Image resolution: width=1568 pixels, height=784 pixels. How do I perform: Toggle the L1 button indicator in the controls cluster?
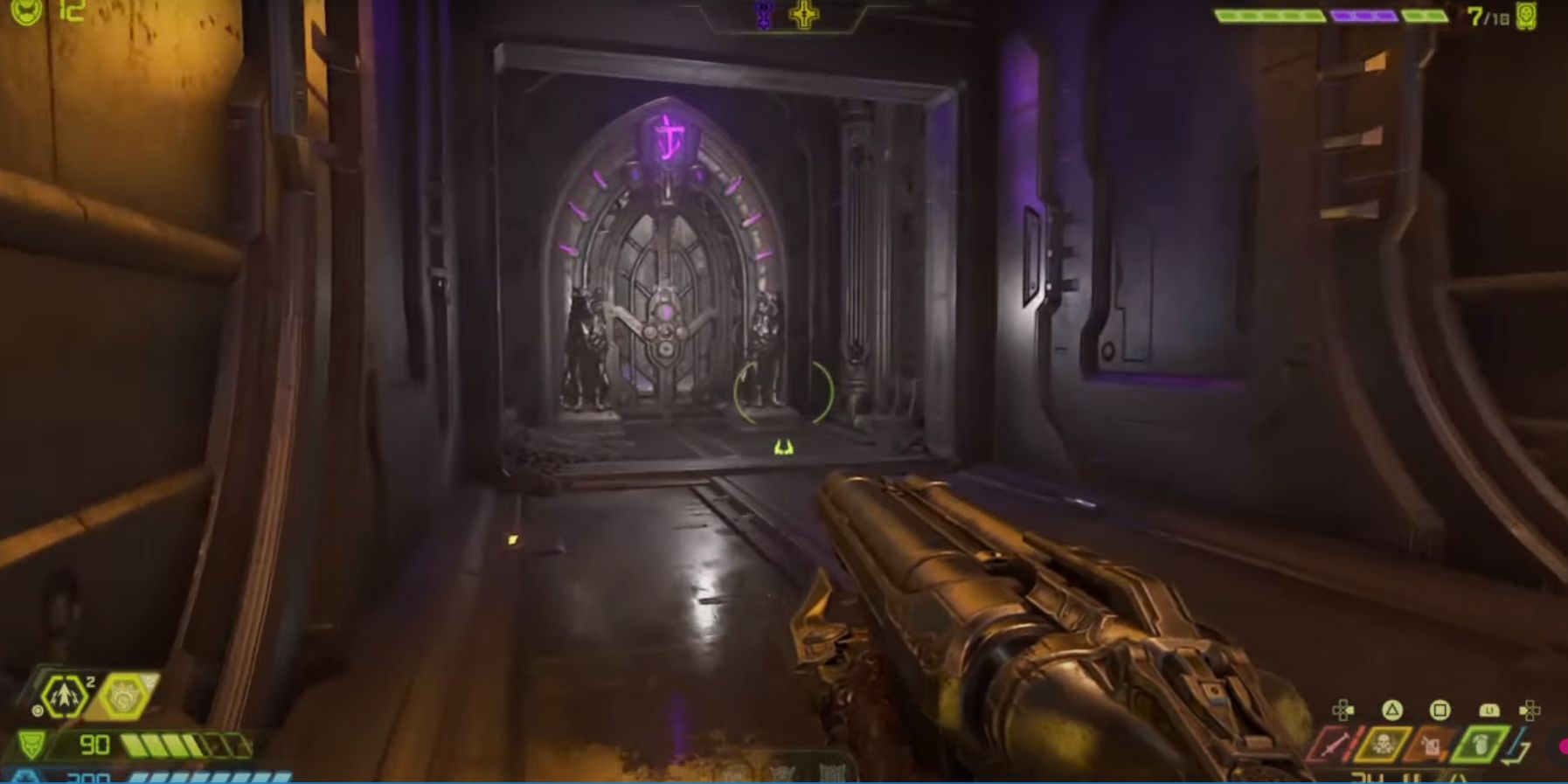pos(1488,710)
